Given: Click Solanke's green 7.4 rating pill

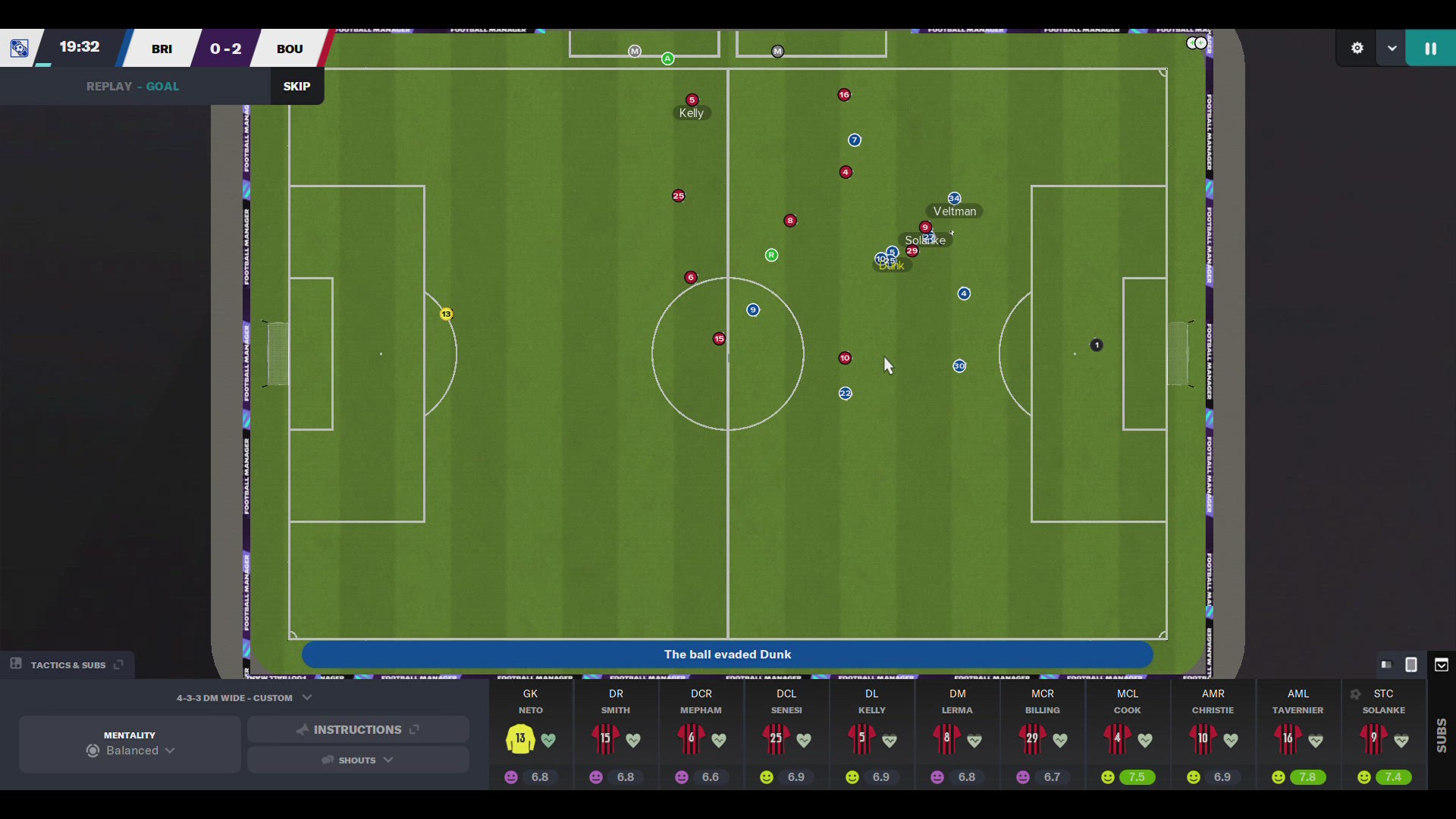Looking at the screenshot, I should [x=1393, y=777].
